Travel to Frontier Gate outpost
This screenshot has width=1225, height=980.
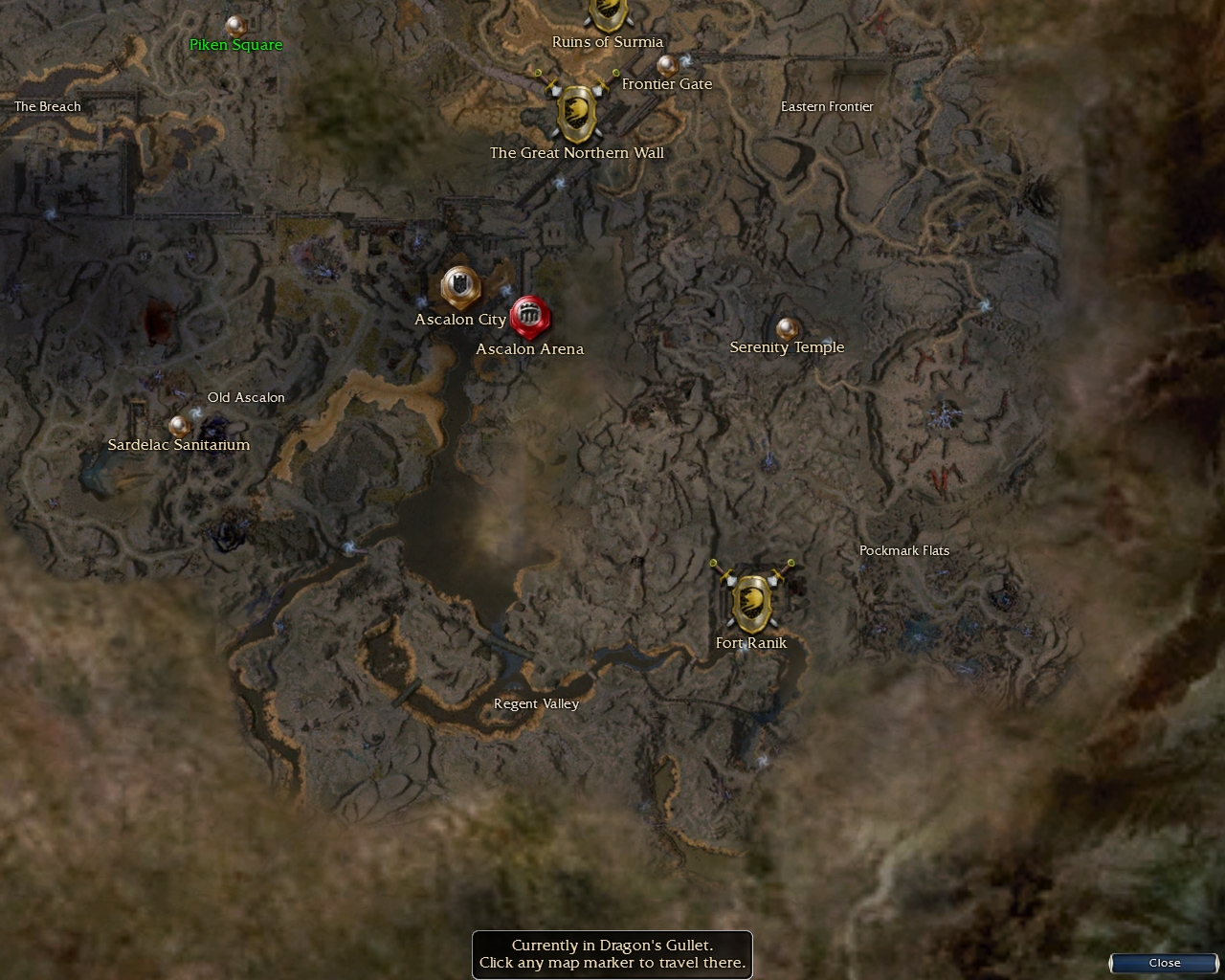(x=667, y=65)
